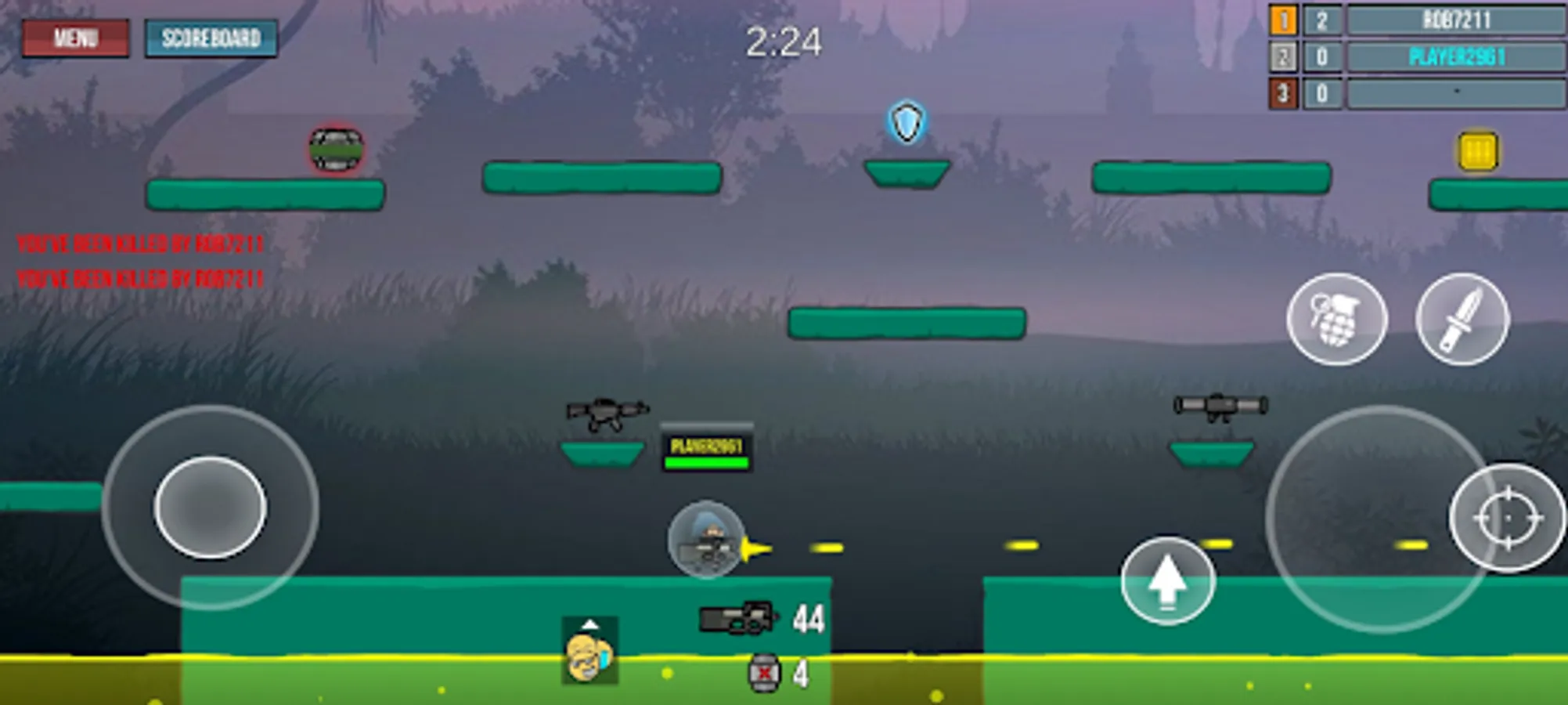Open the MENU panel
The height and width of the screenshot is (705, 1568).
(76, 36)
